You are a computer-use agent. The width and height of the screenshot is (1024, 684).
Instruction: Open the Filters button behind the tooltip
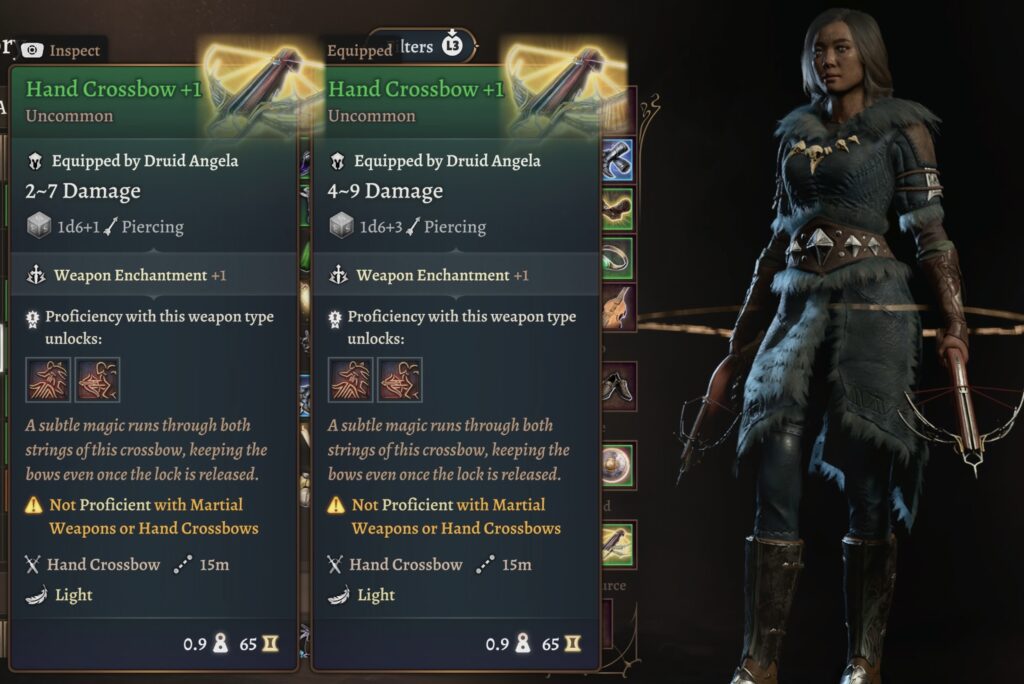(420, 46)
